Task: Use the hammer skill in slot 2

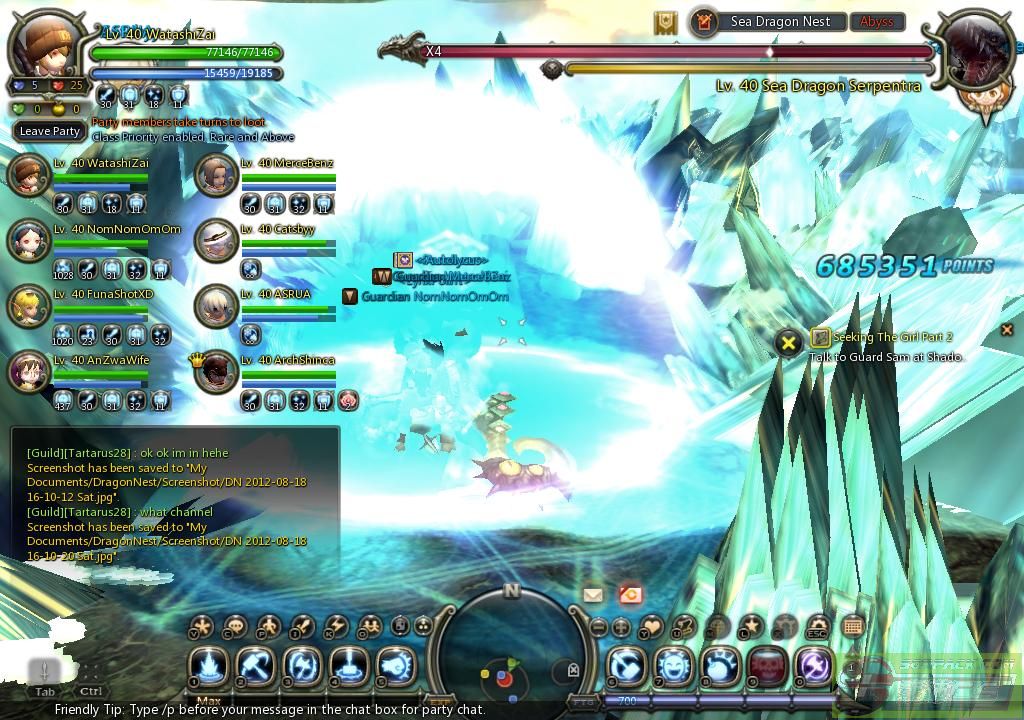Action: point(256,666)
